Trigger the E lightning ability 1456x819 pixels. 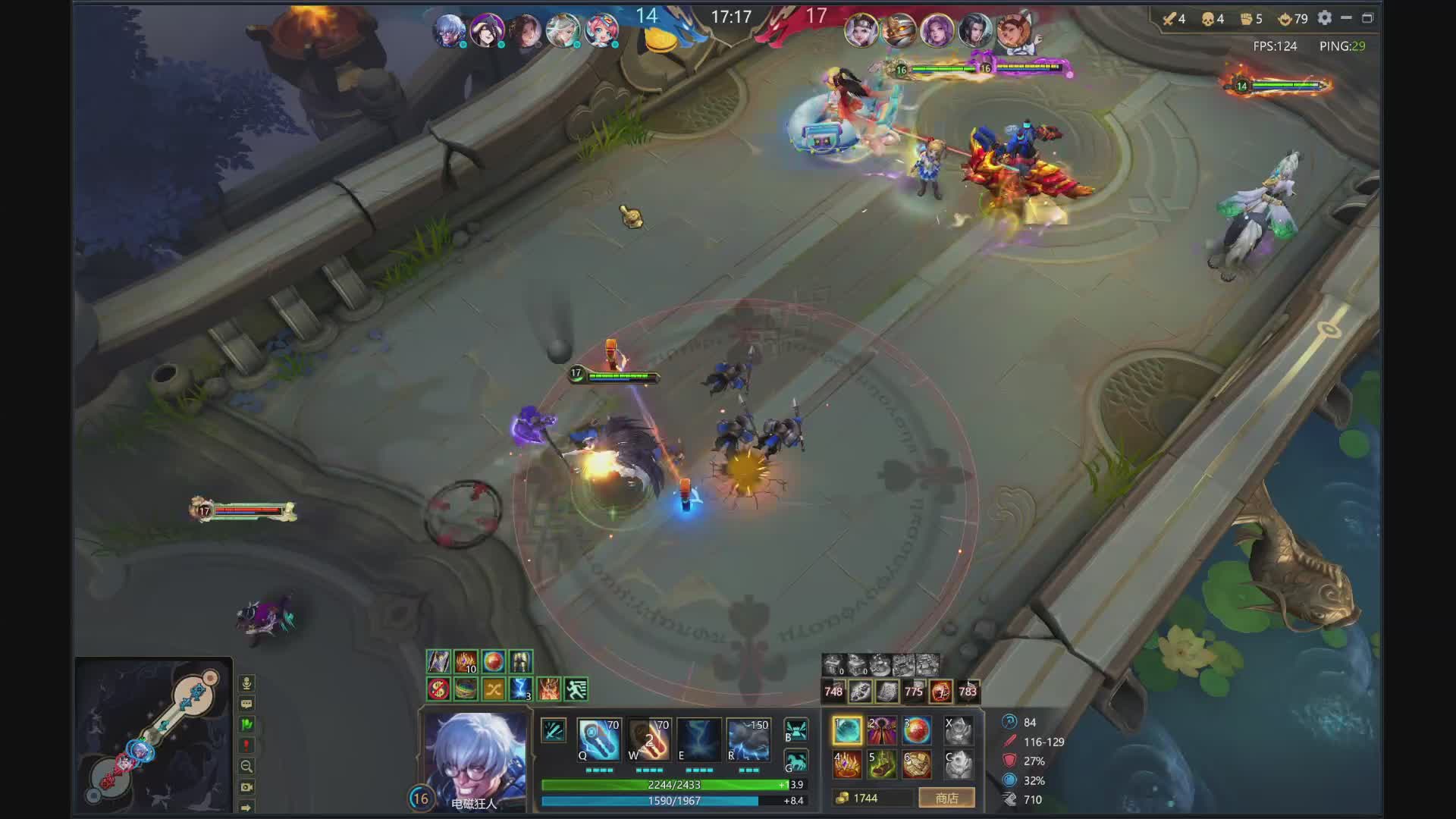coord(698,740)
